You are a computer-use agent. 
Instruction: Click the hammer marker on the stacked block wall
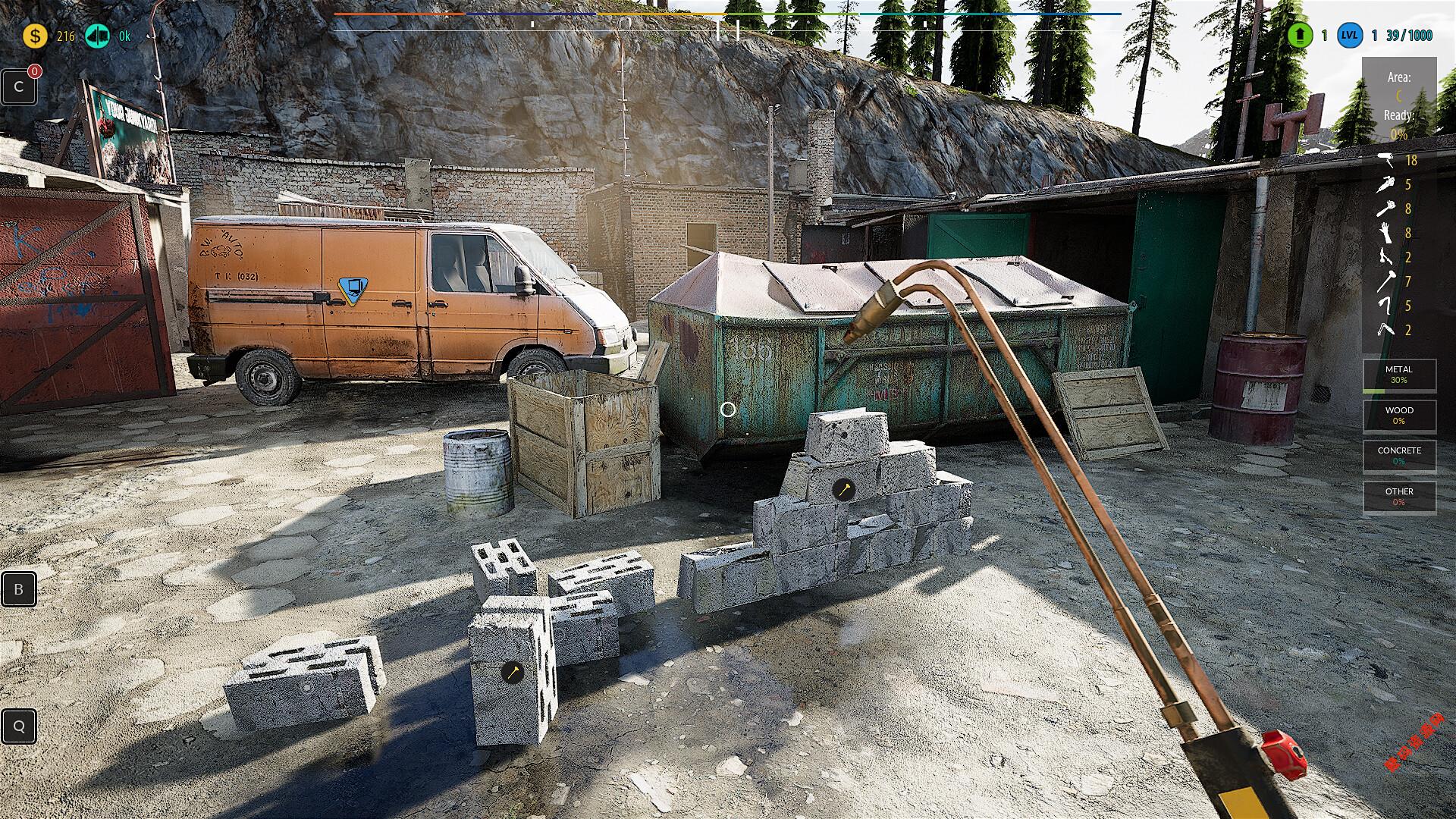[x=843, y=489]
